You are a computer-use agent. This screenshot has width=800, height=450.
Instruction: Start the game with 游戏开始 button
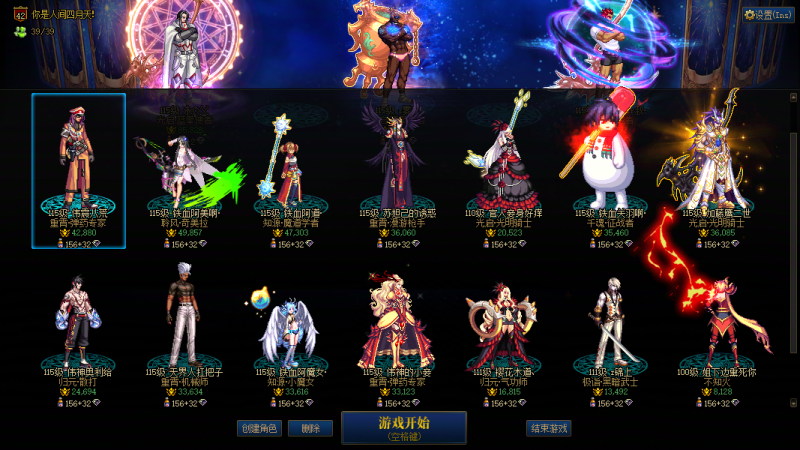point(403,427)
